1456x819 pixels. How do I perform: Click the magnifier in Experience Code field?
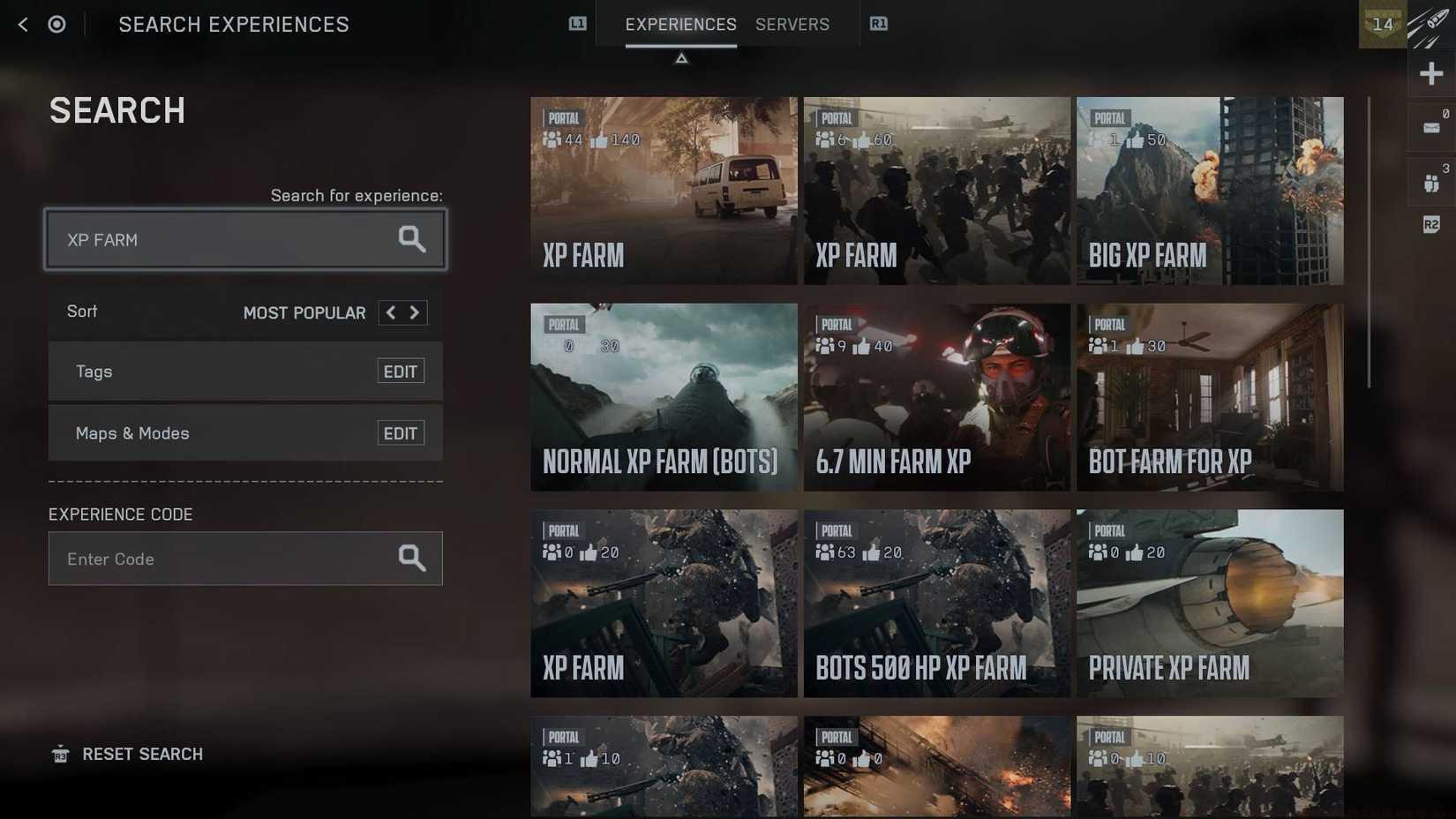[411, 558]
